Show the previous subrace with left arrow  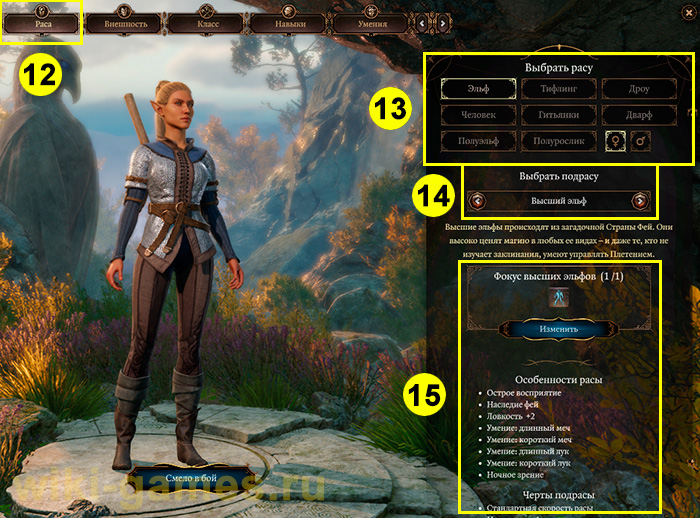pos(478,201)
